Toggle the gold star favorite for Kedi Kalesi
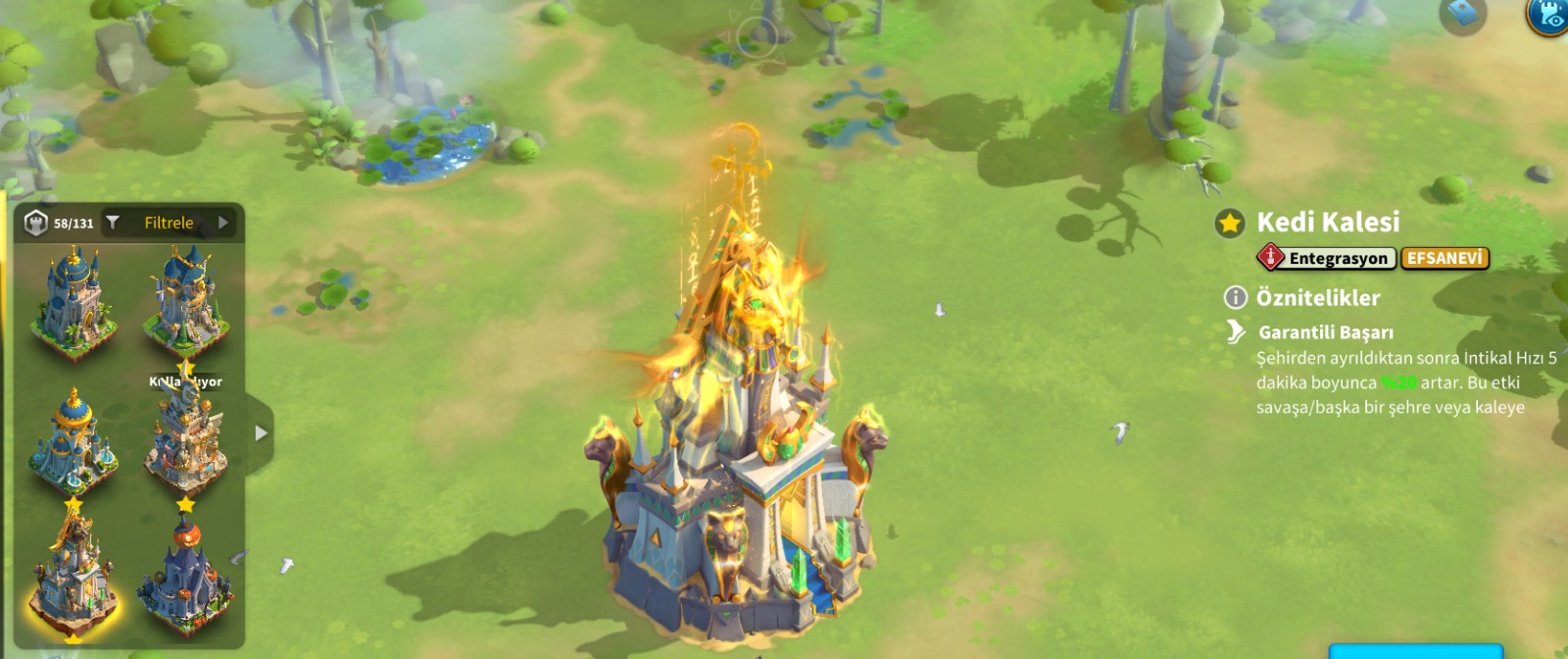 tap(1230, 224)
